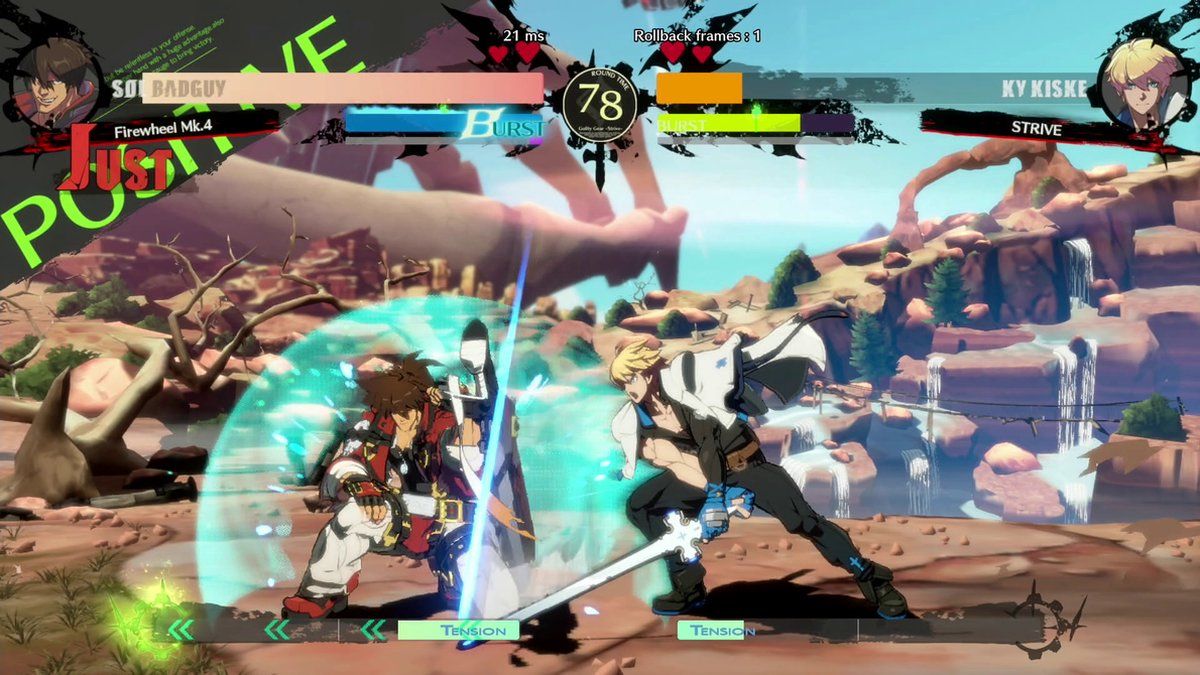Click Sol Badguy's character portrait
Viewport: 1200px width, 675px height.
pyautogui.click(x=55, y=80)
